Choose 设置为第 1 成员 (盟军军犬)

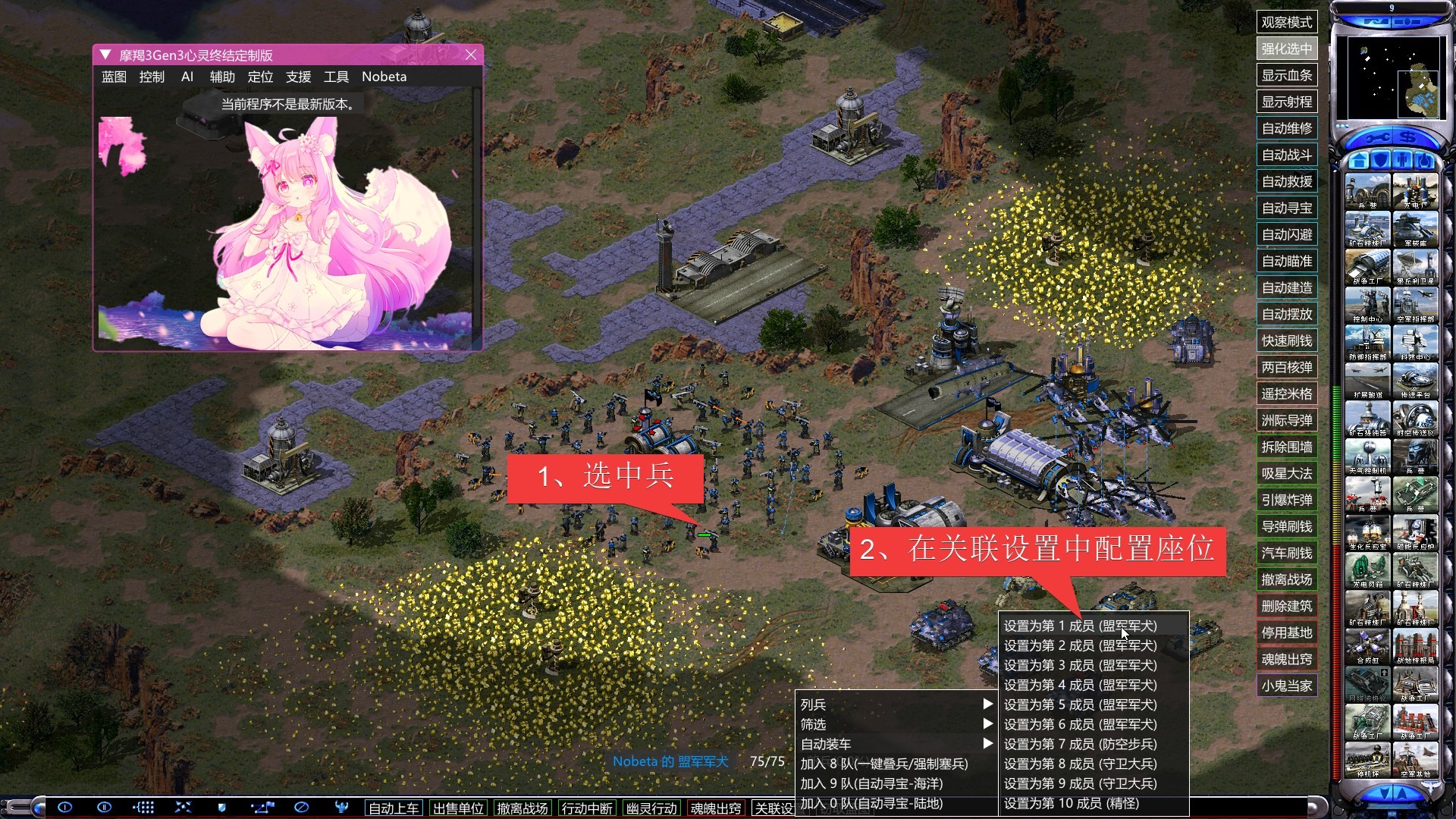click(x=1080, y=626)
